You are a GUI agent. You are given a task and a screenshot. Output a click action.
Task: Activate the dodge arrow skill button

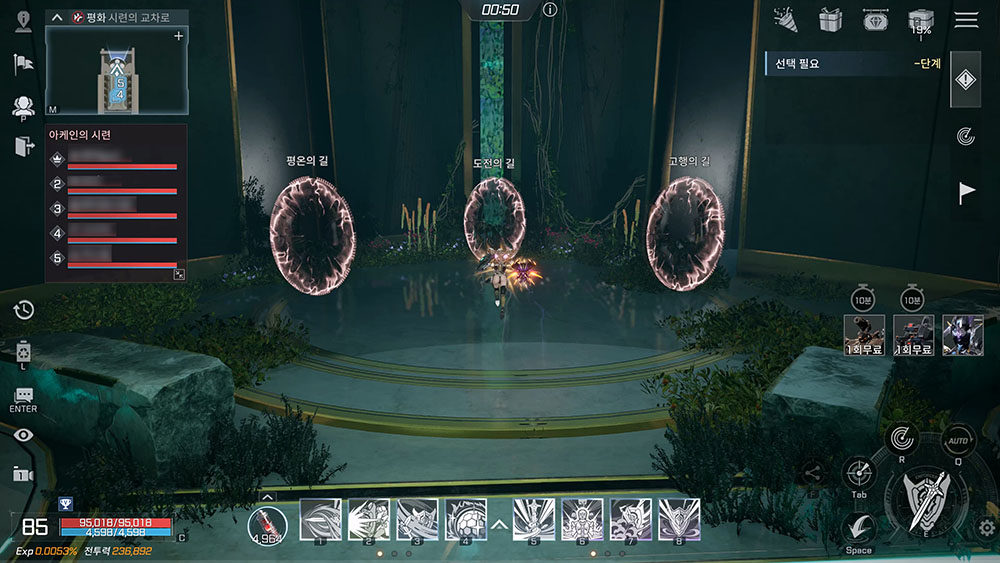(859, 527)
